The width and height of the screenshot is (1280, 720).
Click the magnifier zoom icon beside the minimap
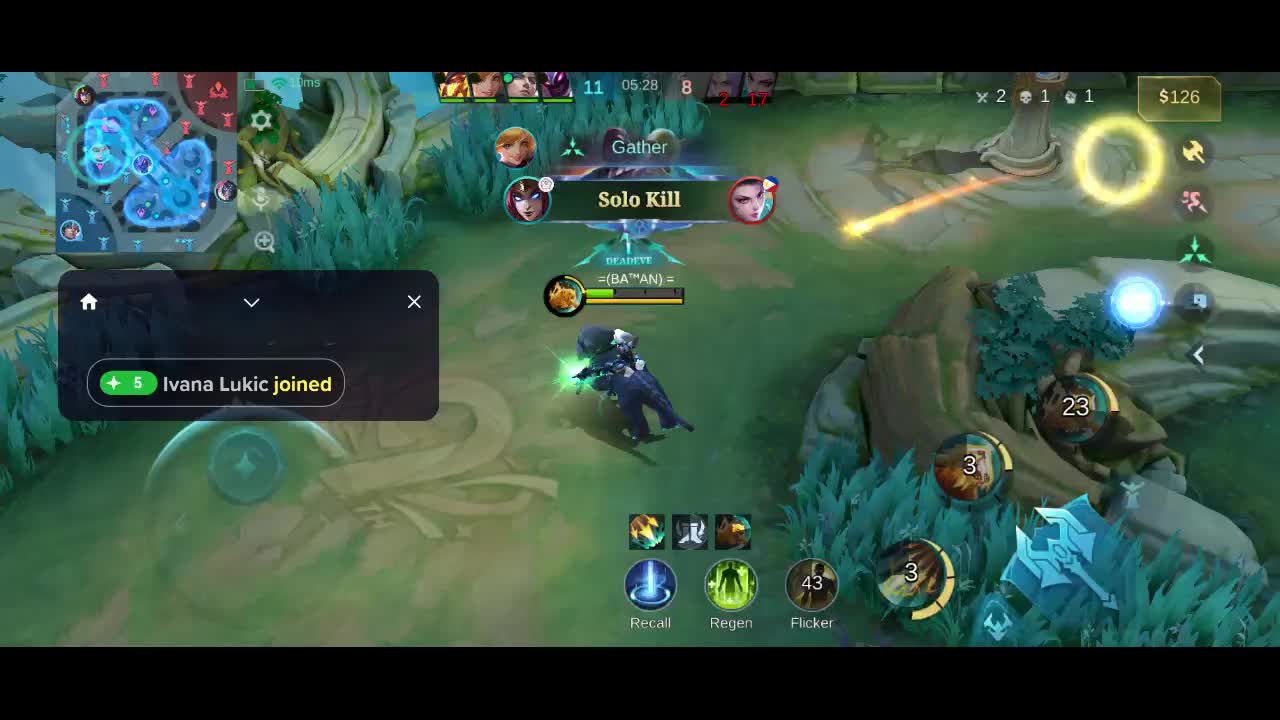[x=264, y=241]
